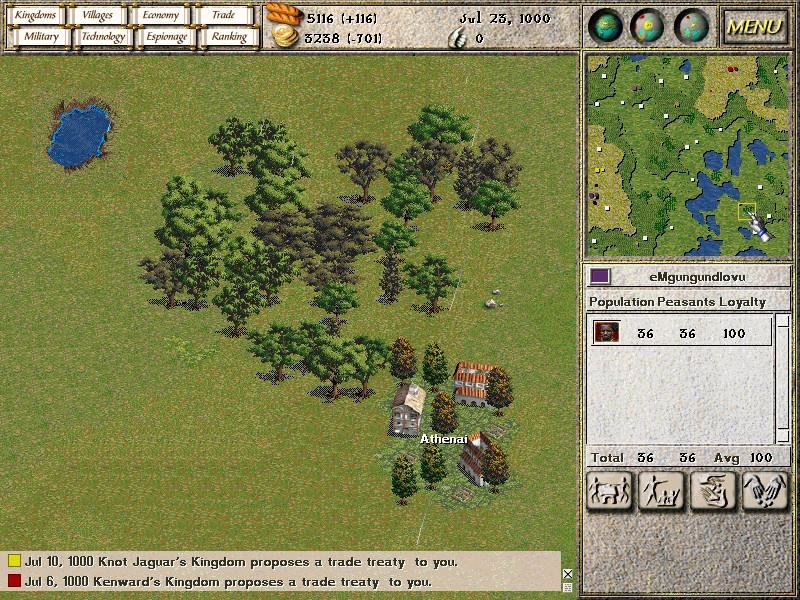The height and width of the screenshot is (600, 800).
Task: Open the Espionage report scroll
Action: point(166,37)
